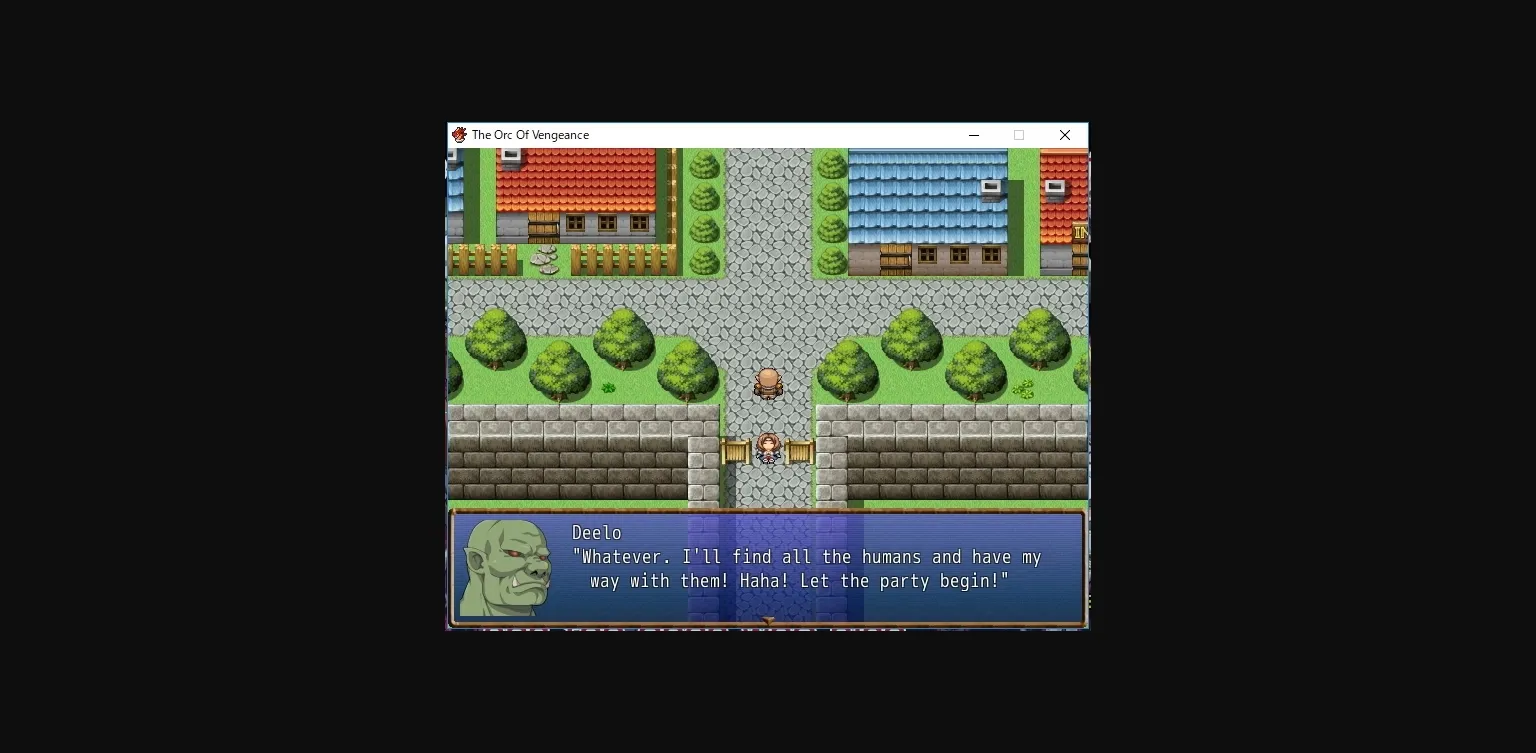
Task: Click the orc game icon in title bar
Action: (x=460, y=135)
